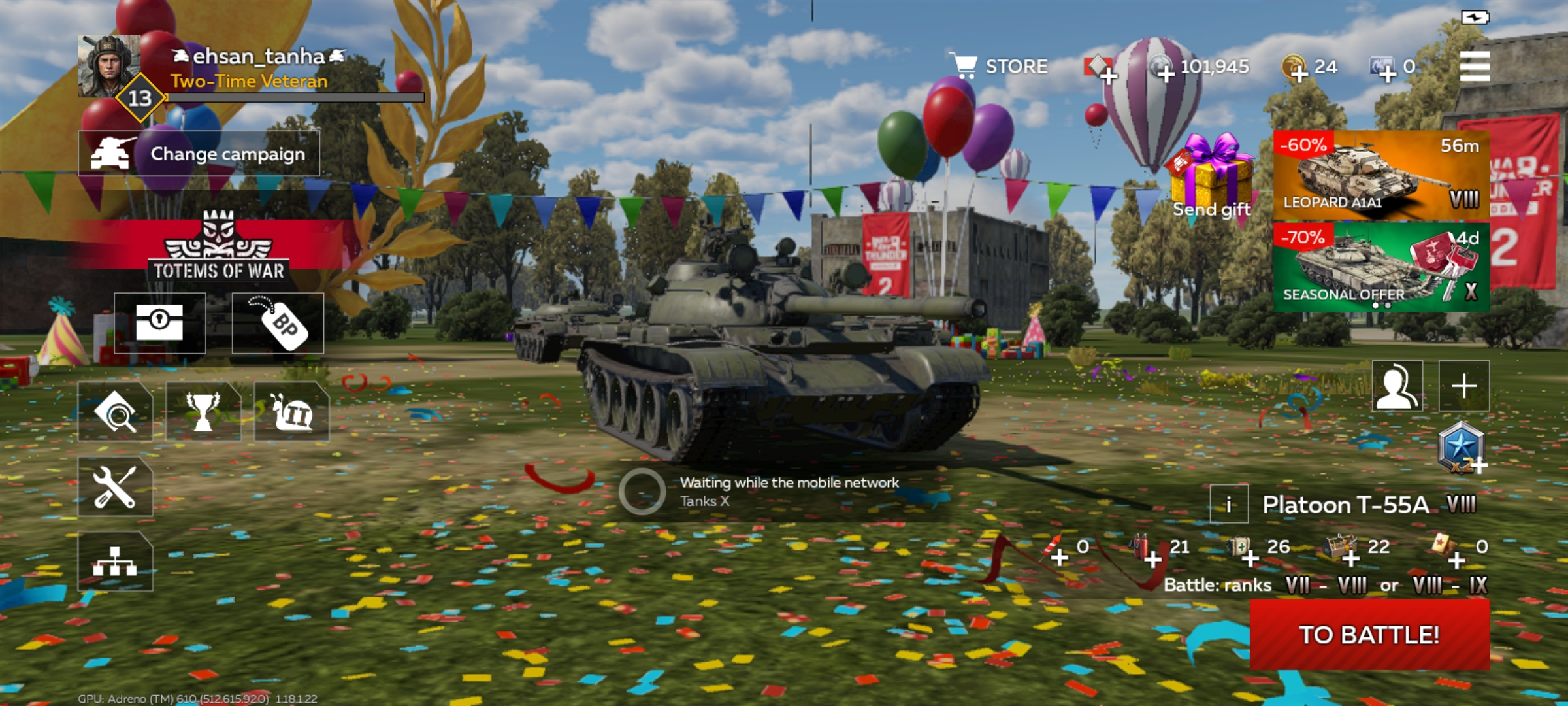The image size is (1568, 706).
Task: Open the Totems of War event banner
Action: (218, 248)
